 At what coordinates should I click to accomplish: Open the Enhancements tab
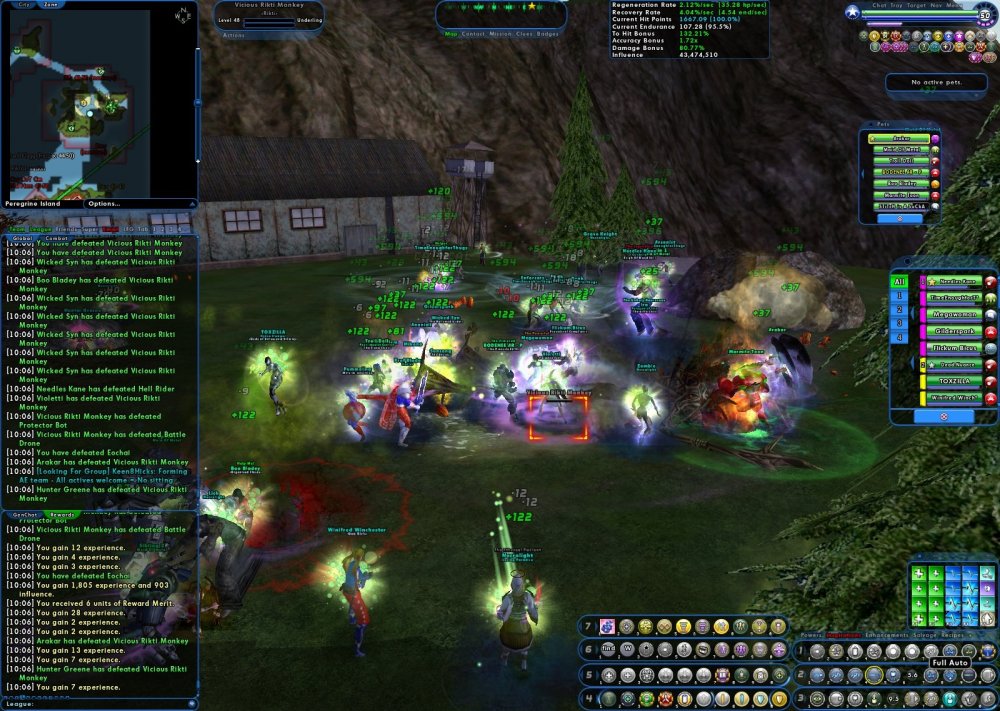coord(885,635)
